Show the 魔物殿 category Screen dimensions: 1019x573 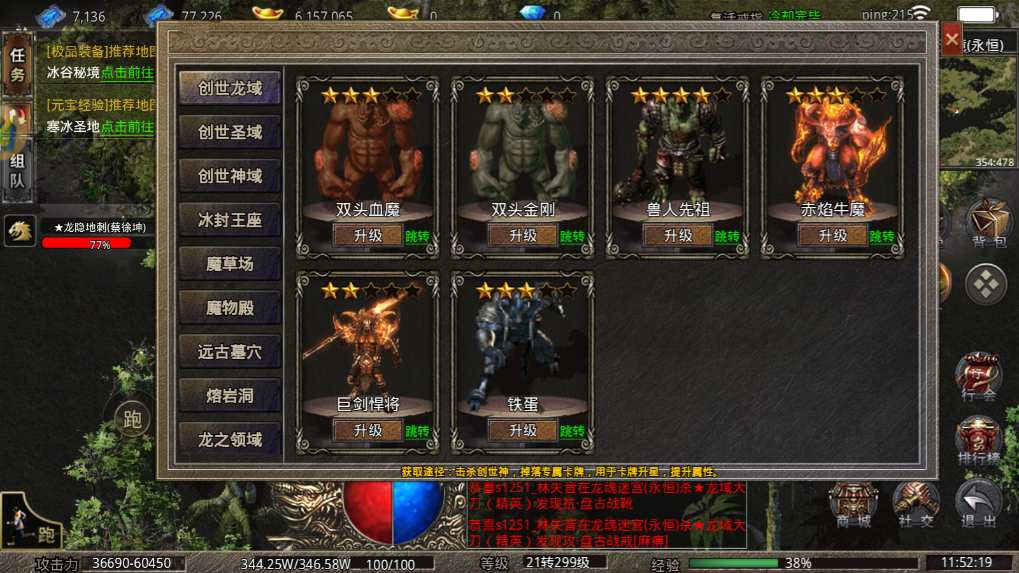click(x=230, y=308)
